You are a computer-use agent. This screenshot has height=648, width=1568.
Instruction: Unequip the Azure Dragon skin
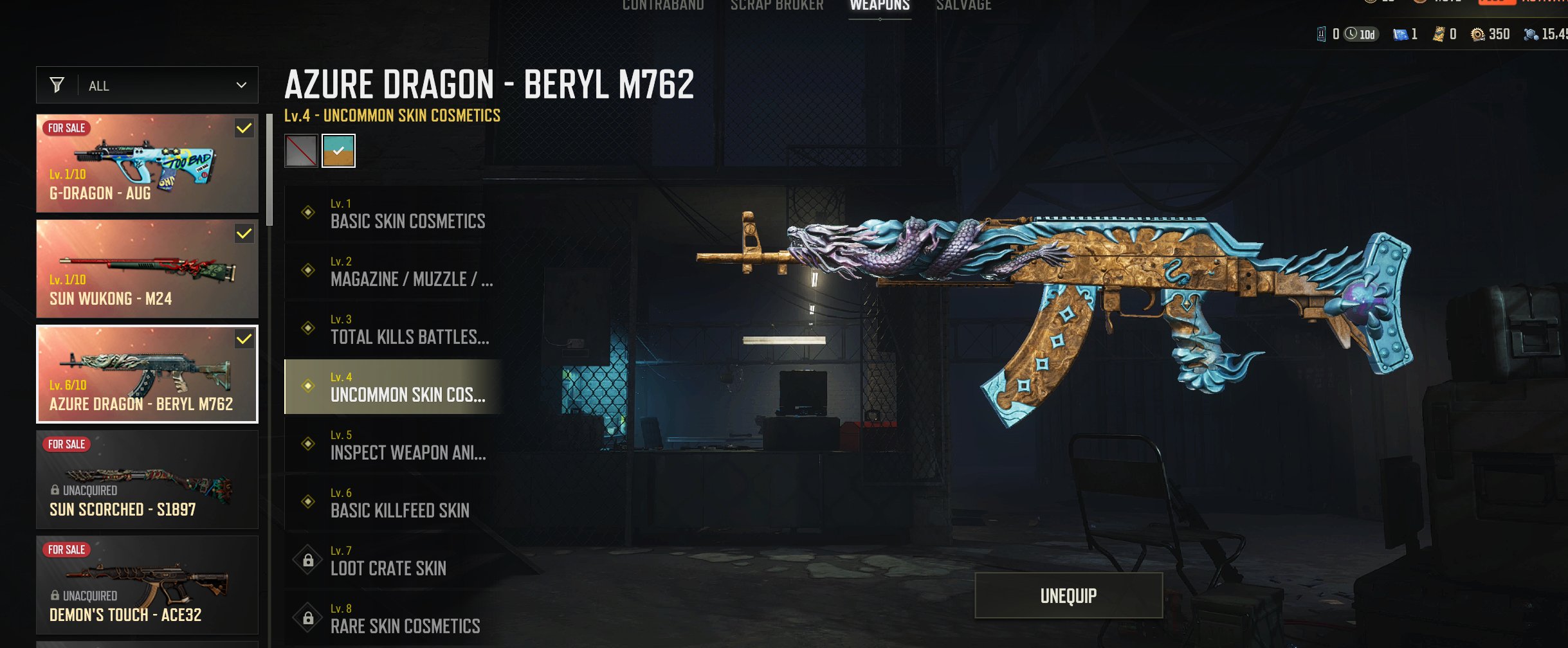click(1068, 595)
